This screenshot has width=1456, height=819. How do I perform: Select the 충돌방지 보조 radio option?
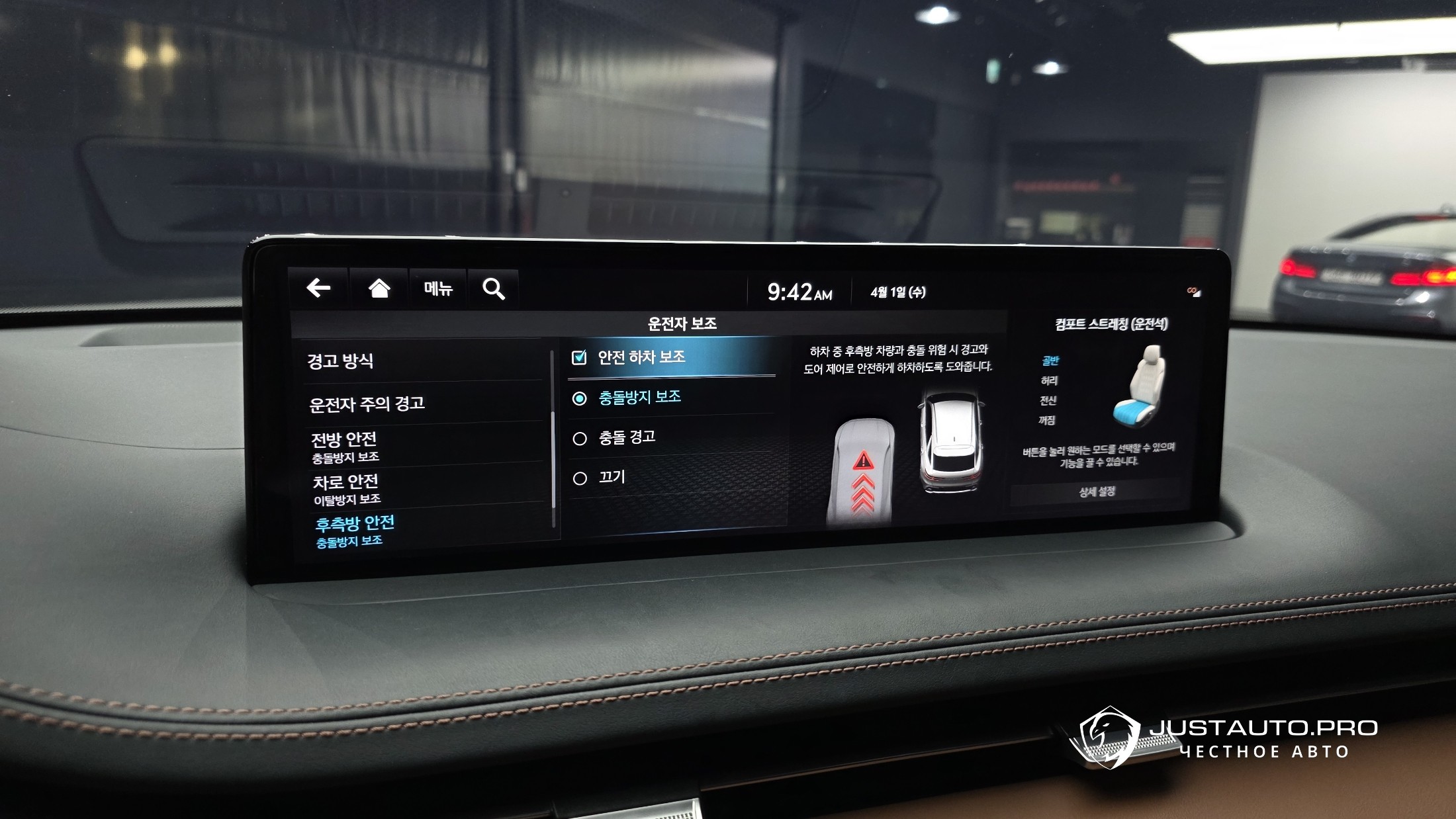(580, 398)
